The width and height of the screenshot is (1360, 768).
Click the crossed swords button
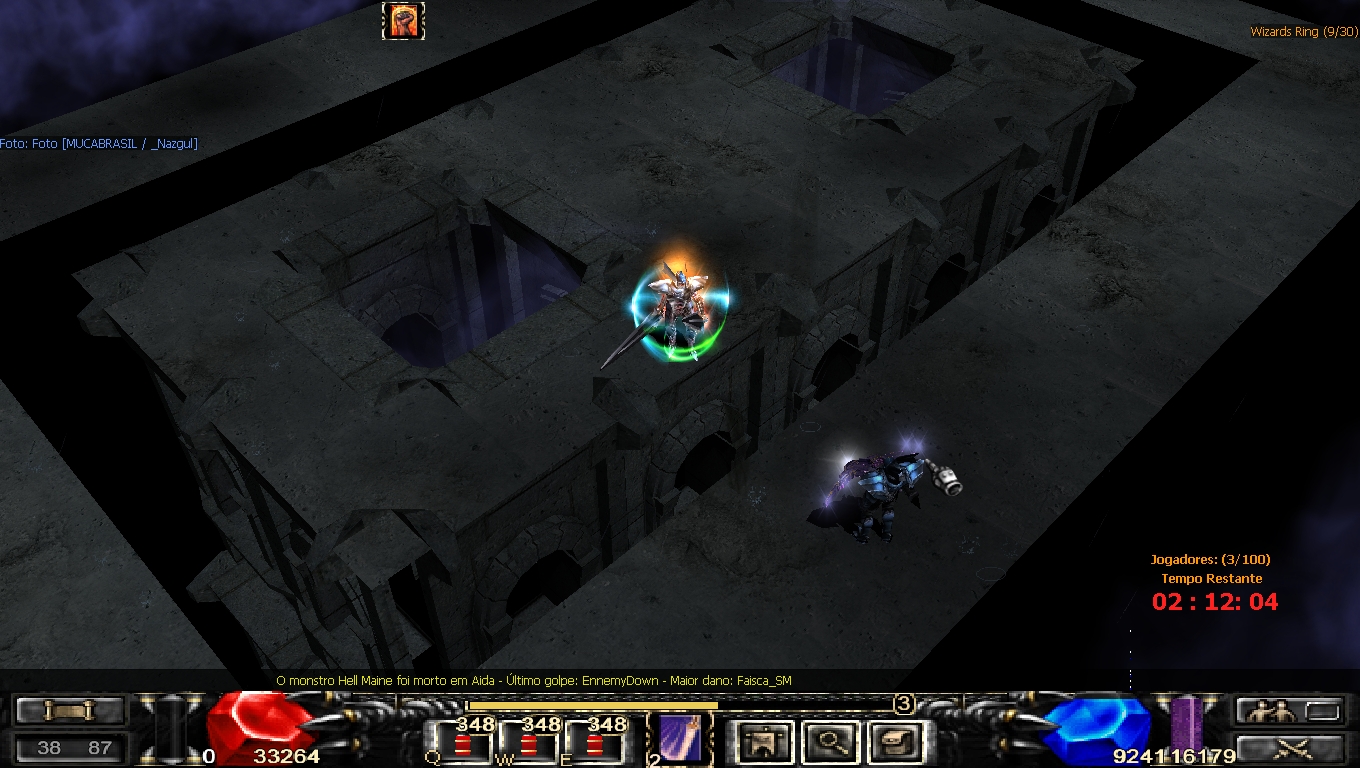point(1288,748)
